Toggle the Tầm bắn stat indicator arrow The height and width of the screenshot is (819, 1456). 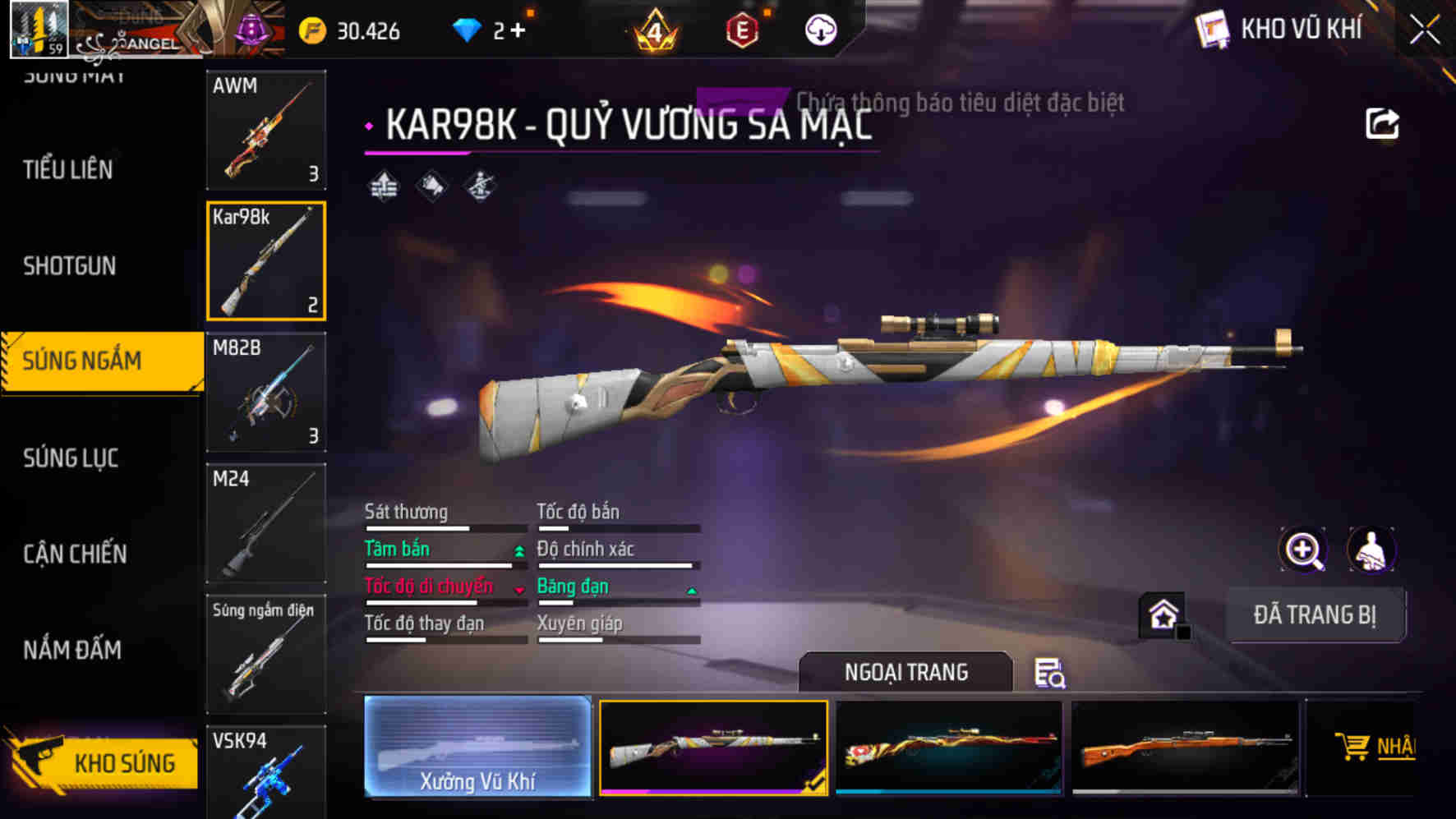(x=518, y=550)
